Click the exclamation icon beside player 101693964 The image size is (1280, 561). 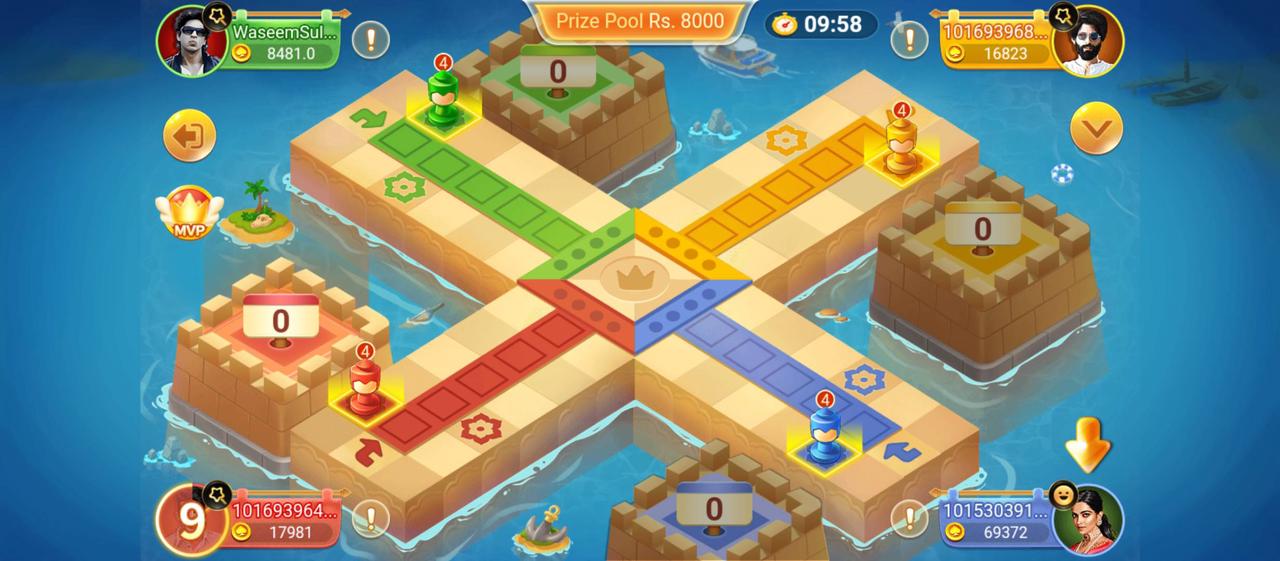coord(371,518)
